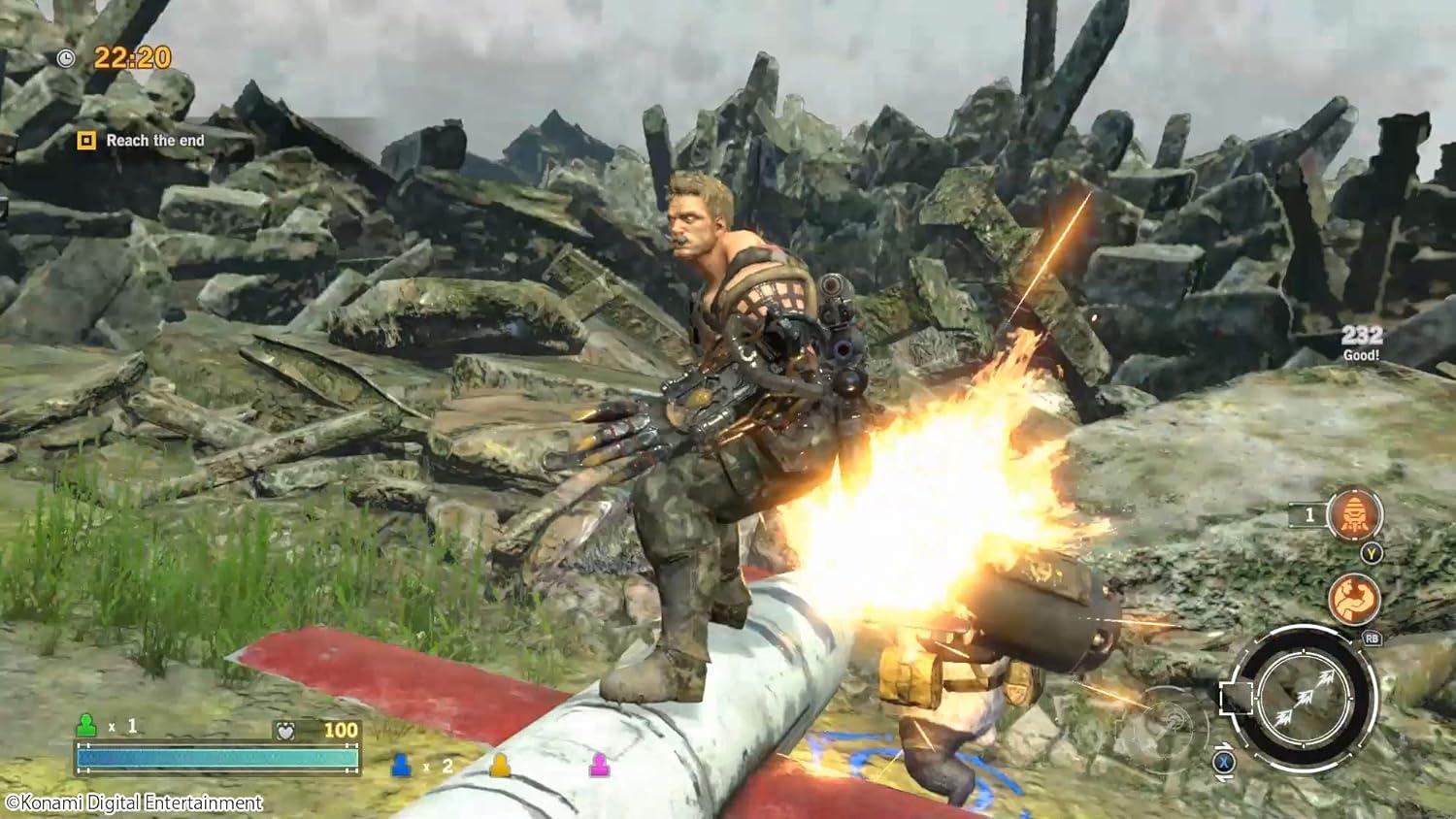Pick the orange player icon

tap(500, 766)
